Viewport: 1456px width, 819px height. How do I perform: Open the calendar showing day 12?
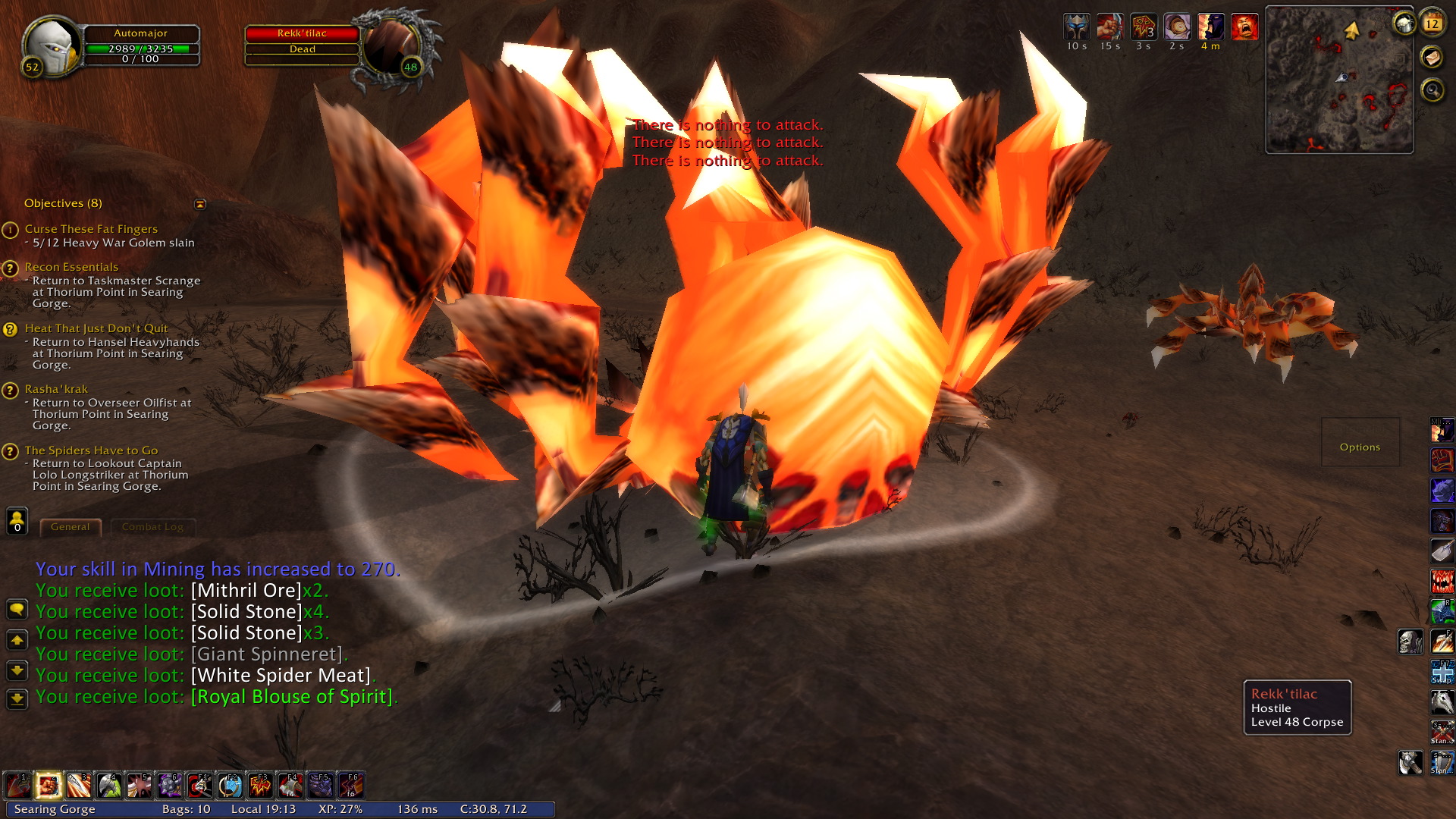[1432, 23]
